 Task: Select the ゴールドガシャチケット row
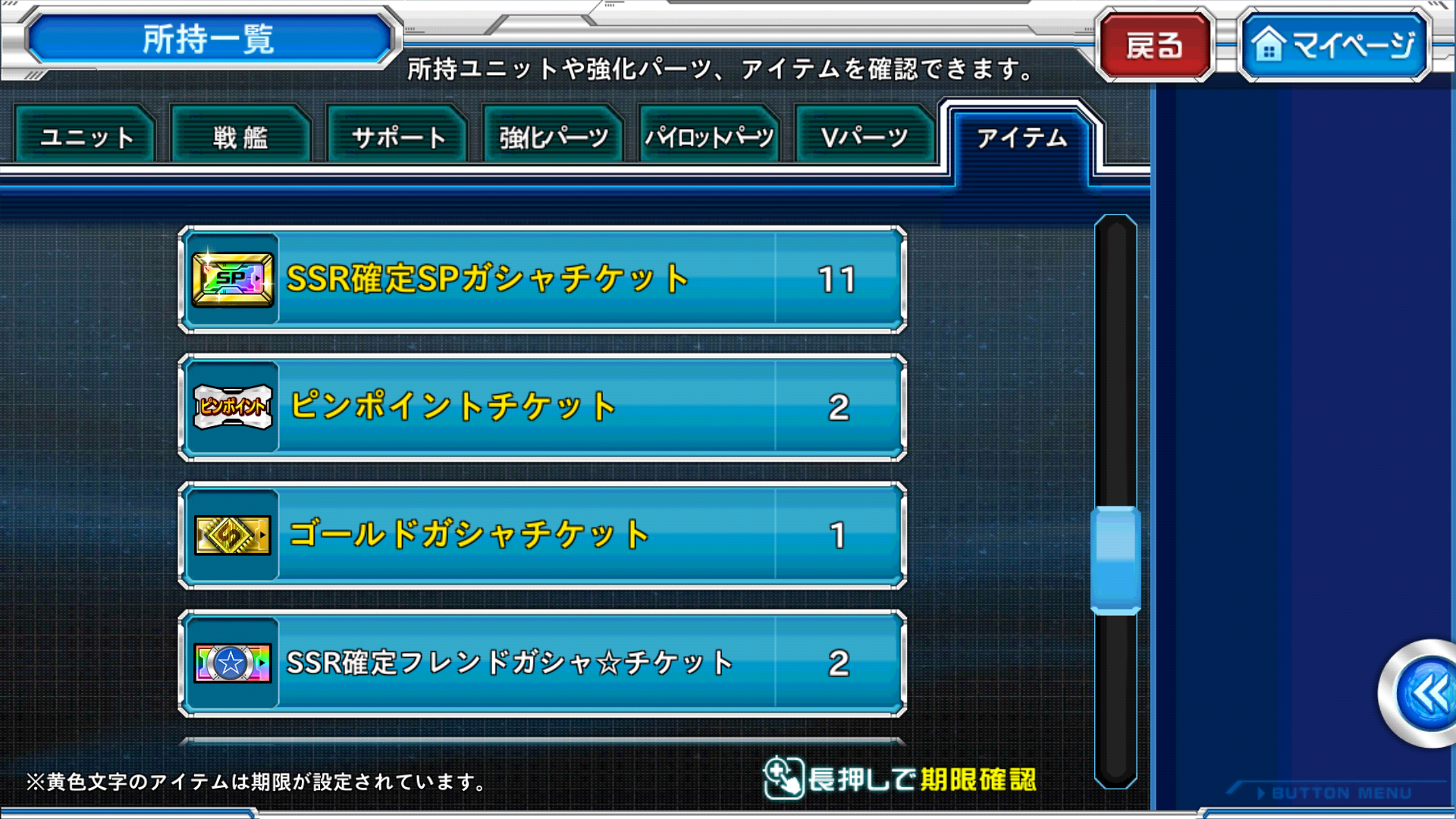click(542, 535)
